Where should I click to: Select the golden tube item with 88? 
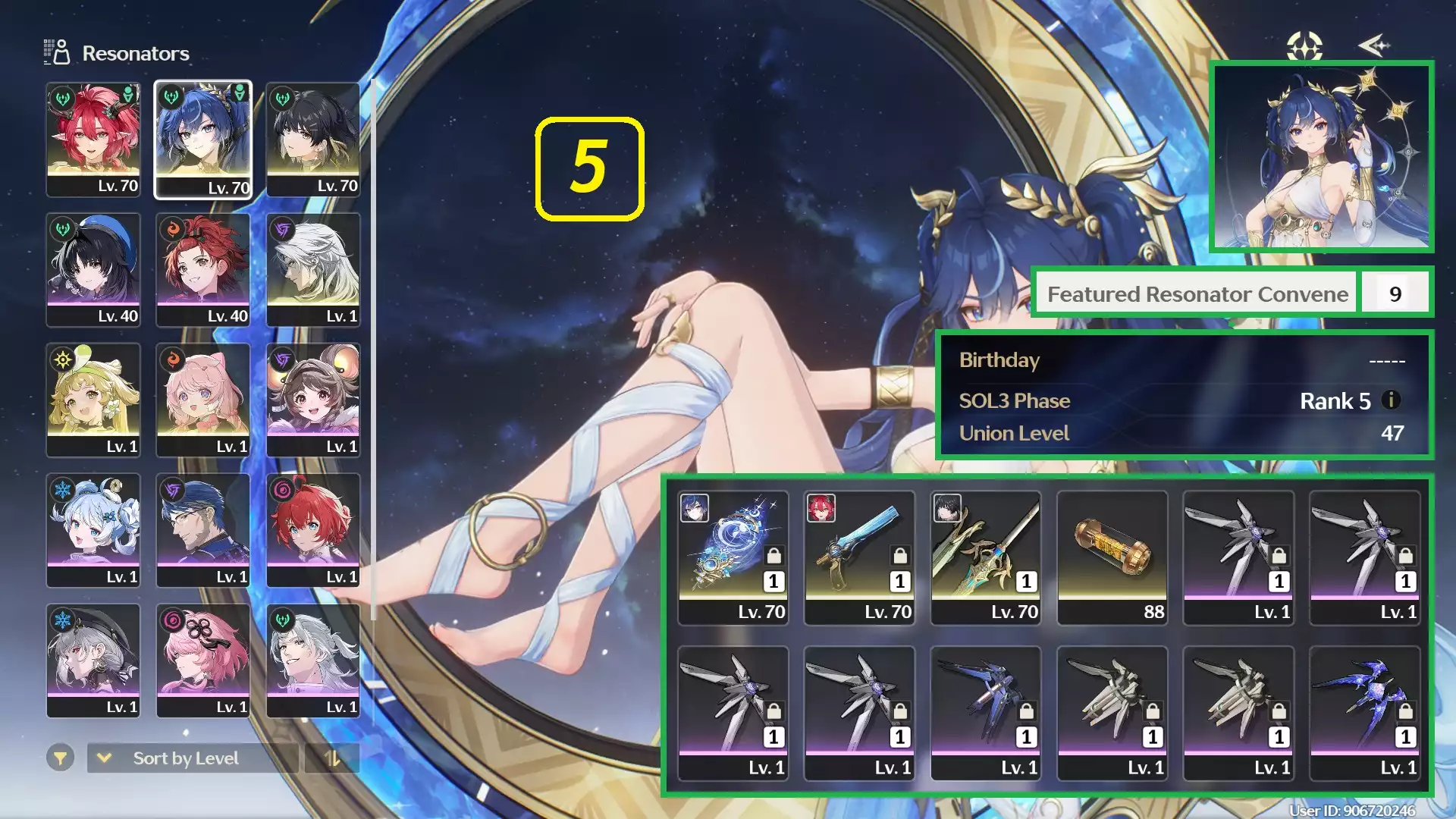pyautogui.click(x=1112, y=557)
